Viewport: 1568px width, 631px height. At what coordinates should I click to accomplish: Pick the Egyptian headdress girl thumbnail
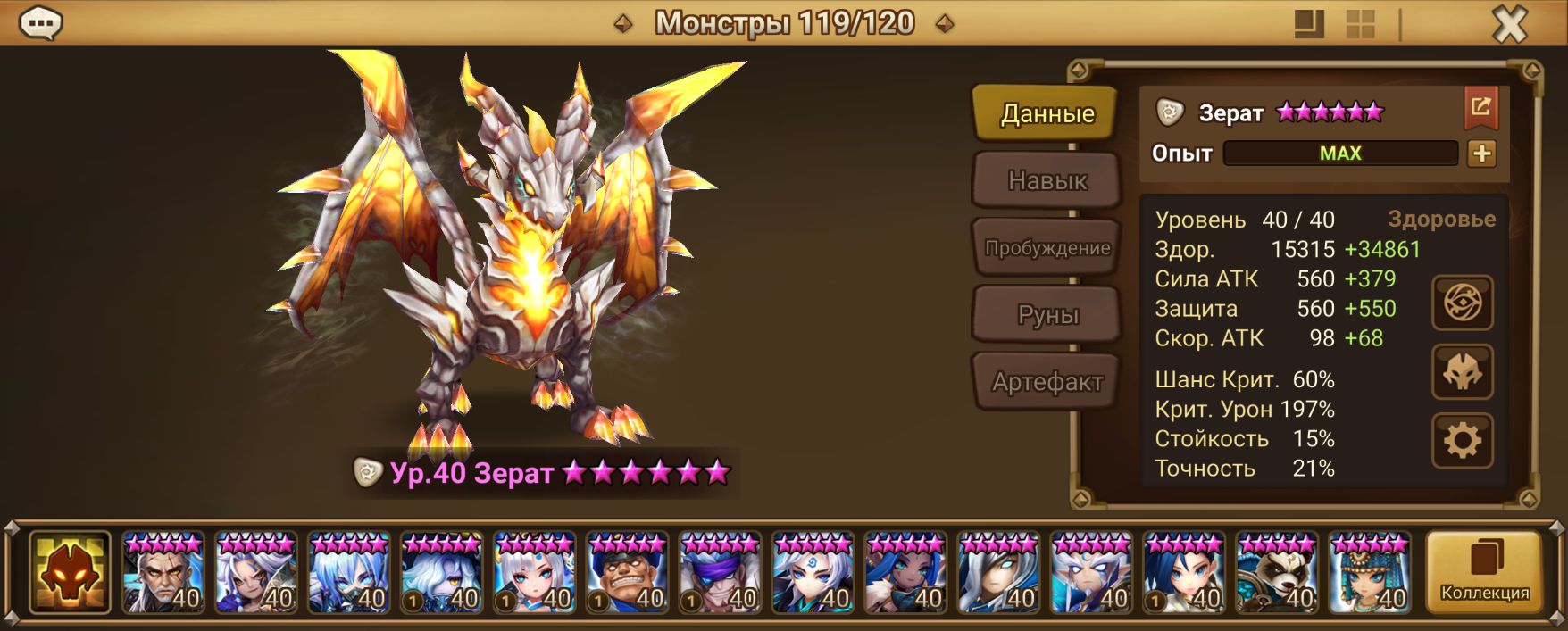[1369, 572]
